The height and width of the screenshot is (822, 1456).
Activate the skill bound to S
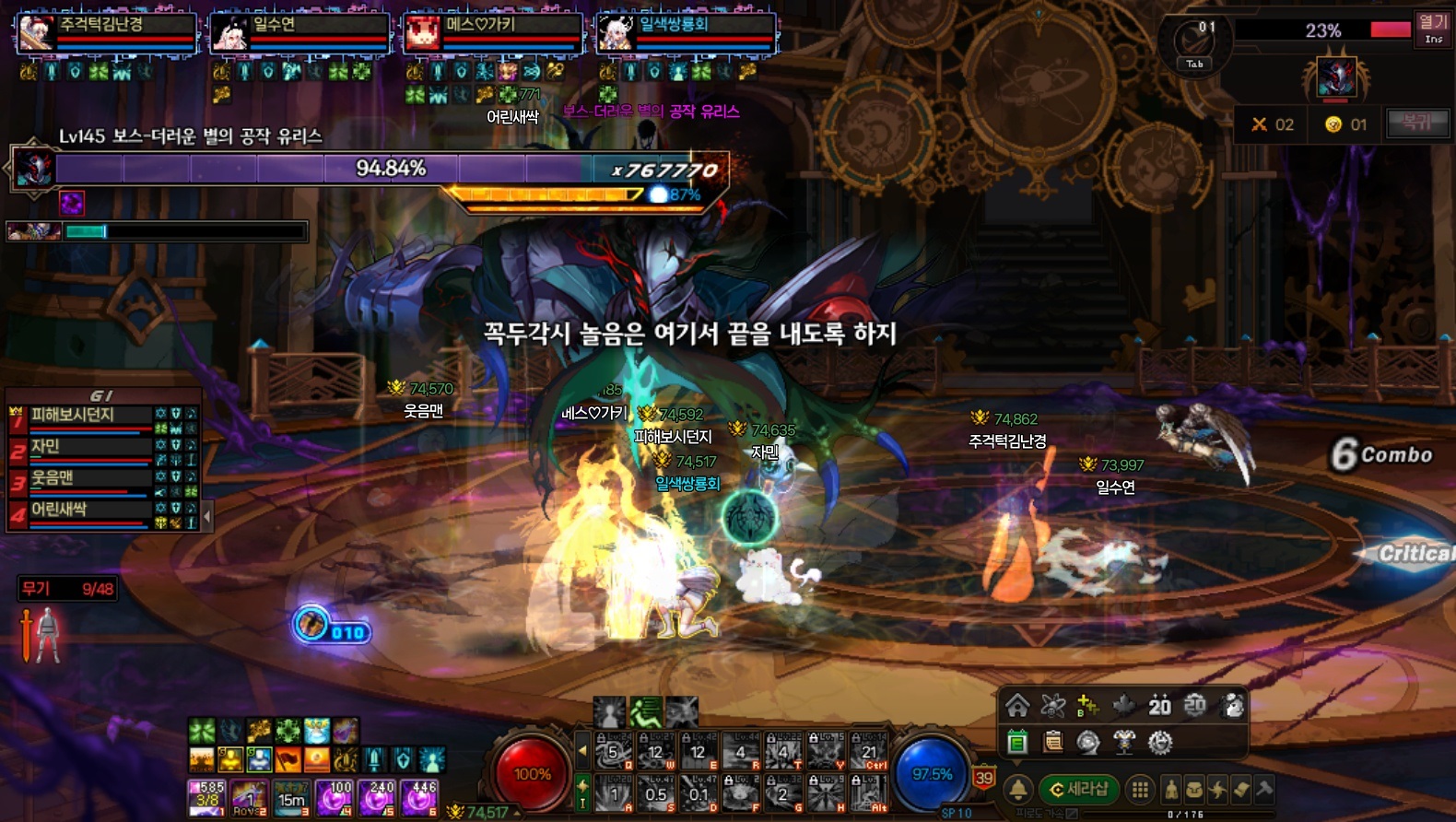(x=656, y=793)
